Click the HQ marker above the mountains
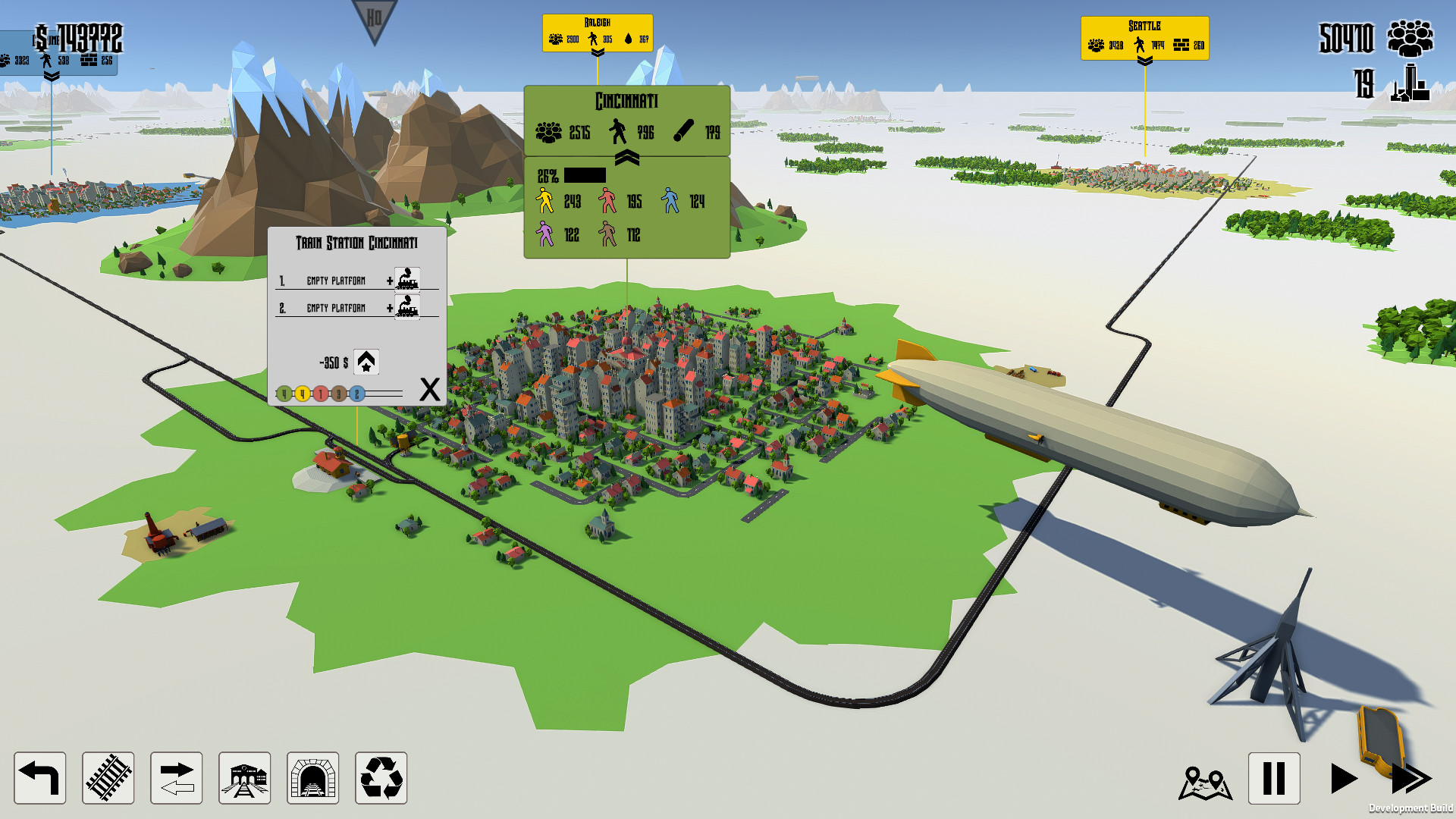Viewport: 1456px width, 819px height. point(372,17)
